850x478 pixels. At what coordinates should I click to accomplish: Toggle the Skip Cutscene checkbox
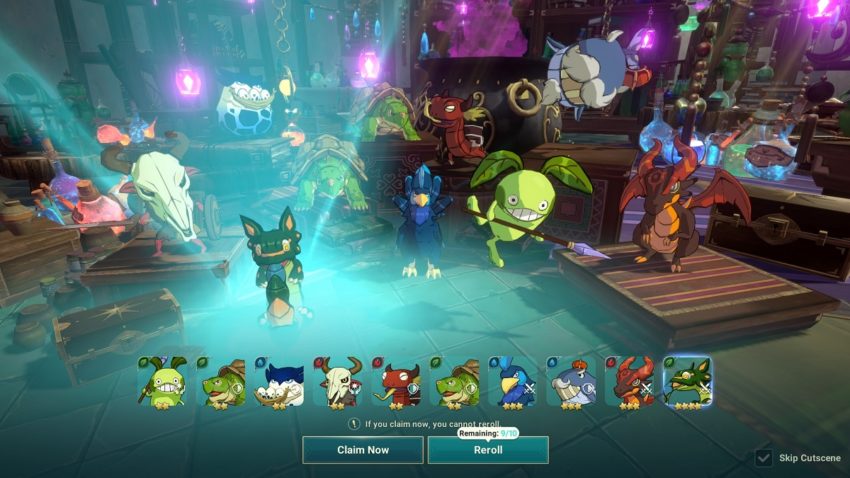(x=763, y=458)
